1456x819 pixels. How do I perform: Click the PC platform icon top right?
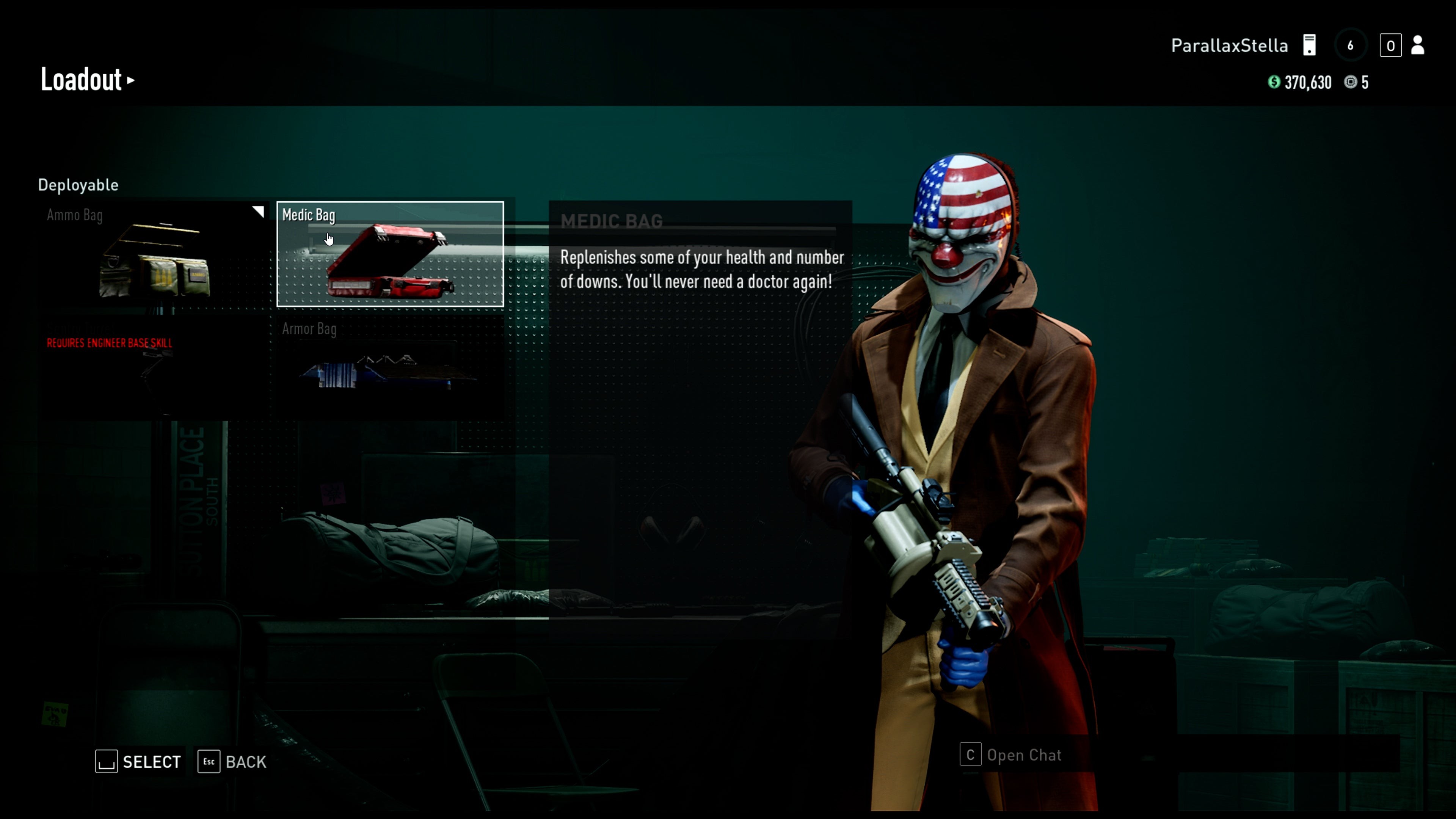[1310, 45]
